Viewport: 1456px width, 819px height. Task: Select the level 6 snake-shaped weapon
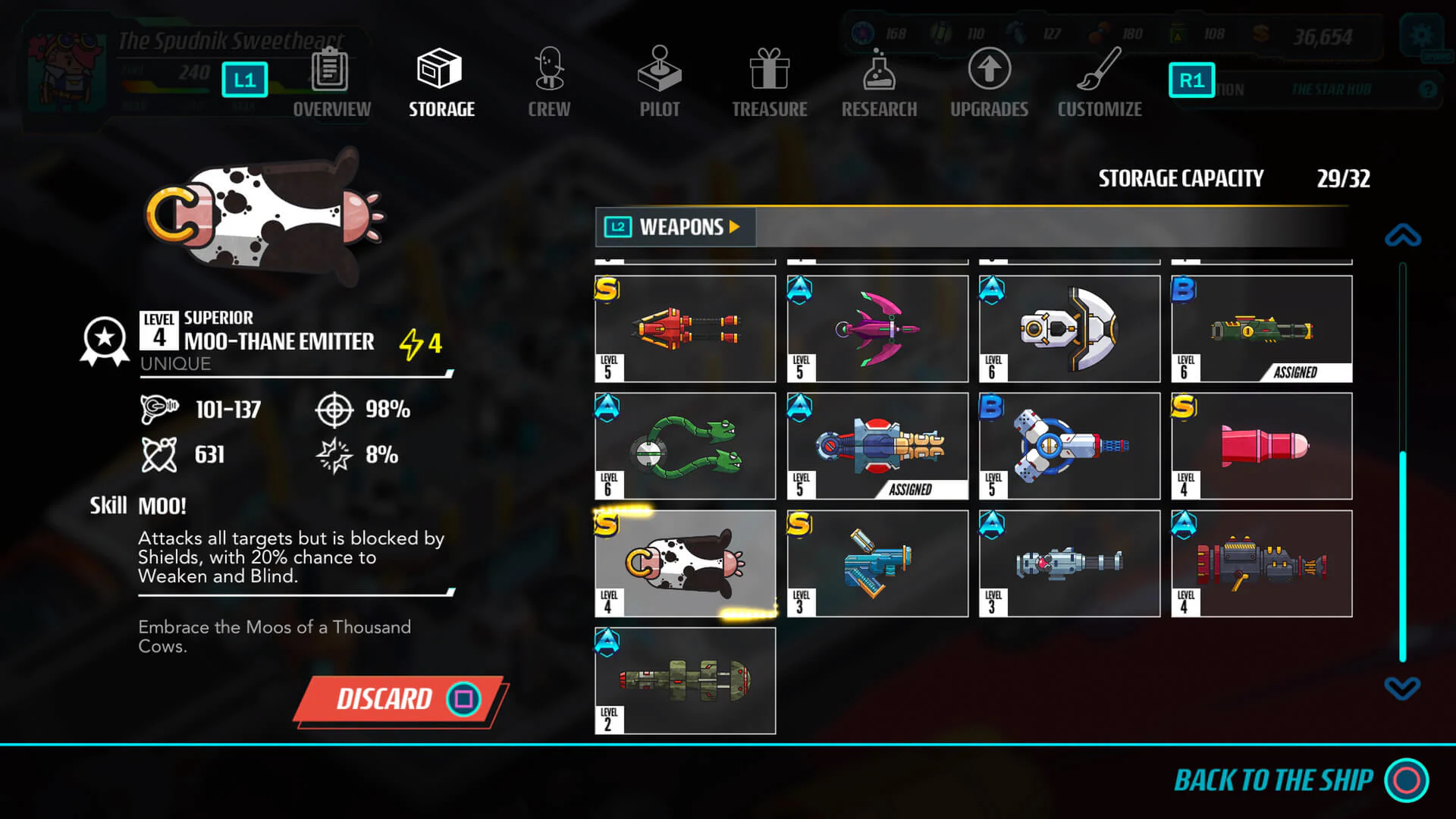tap(684, 445)
